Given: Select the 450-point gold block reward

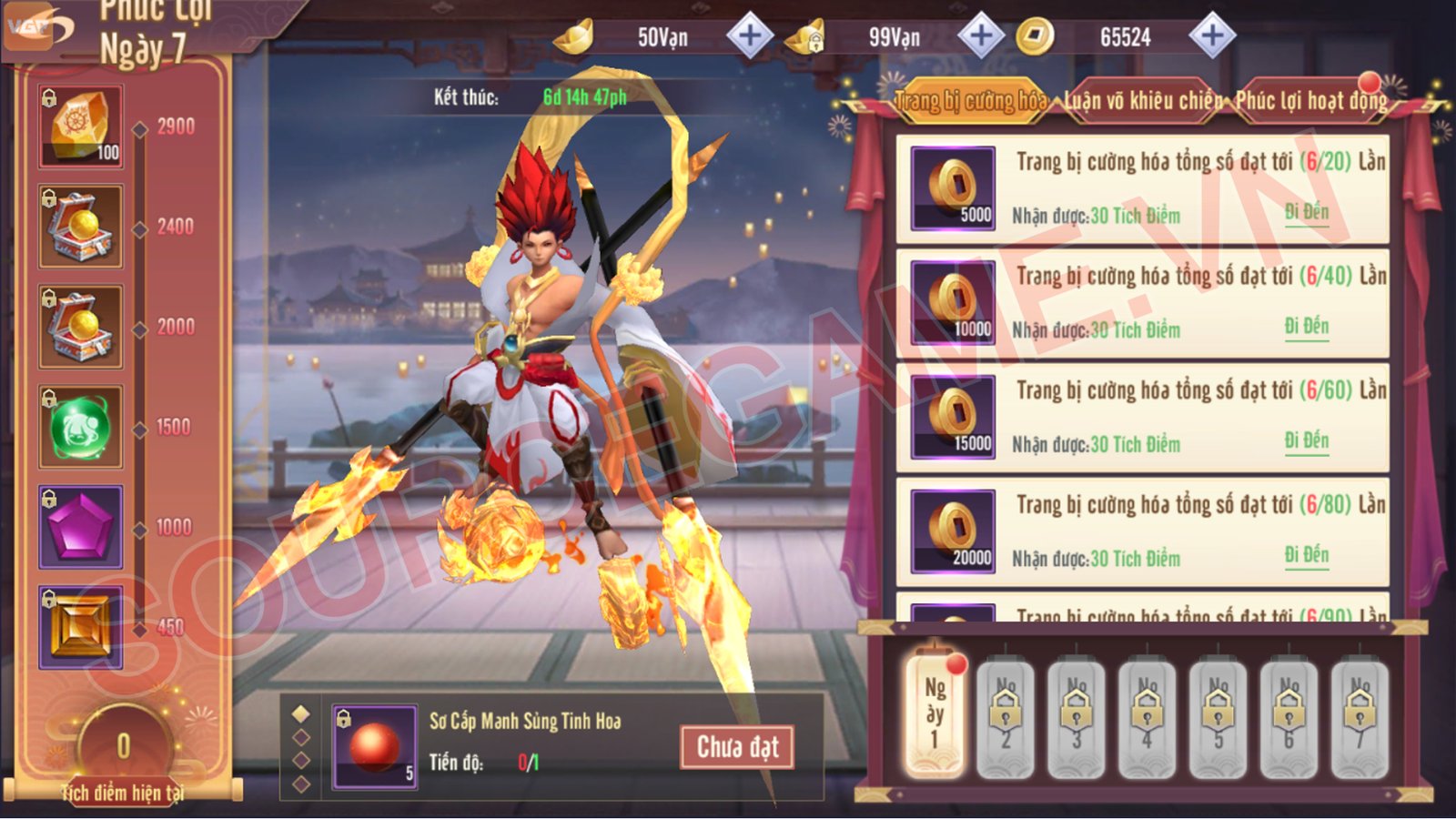Looking at the screenshot, I should click(x=80, y=627).
